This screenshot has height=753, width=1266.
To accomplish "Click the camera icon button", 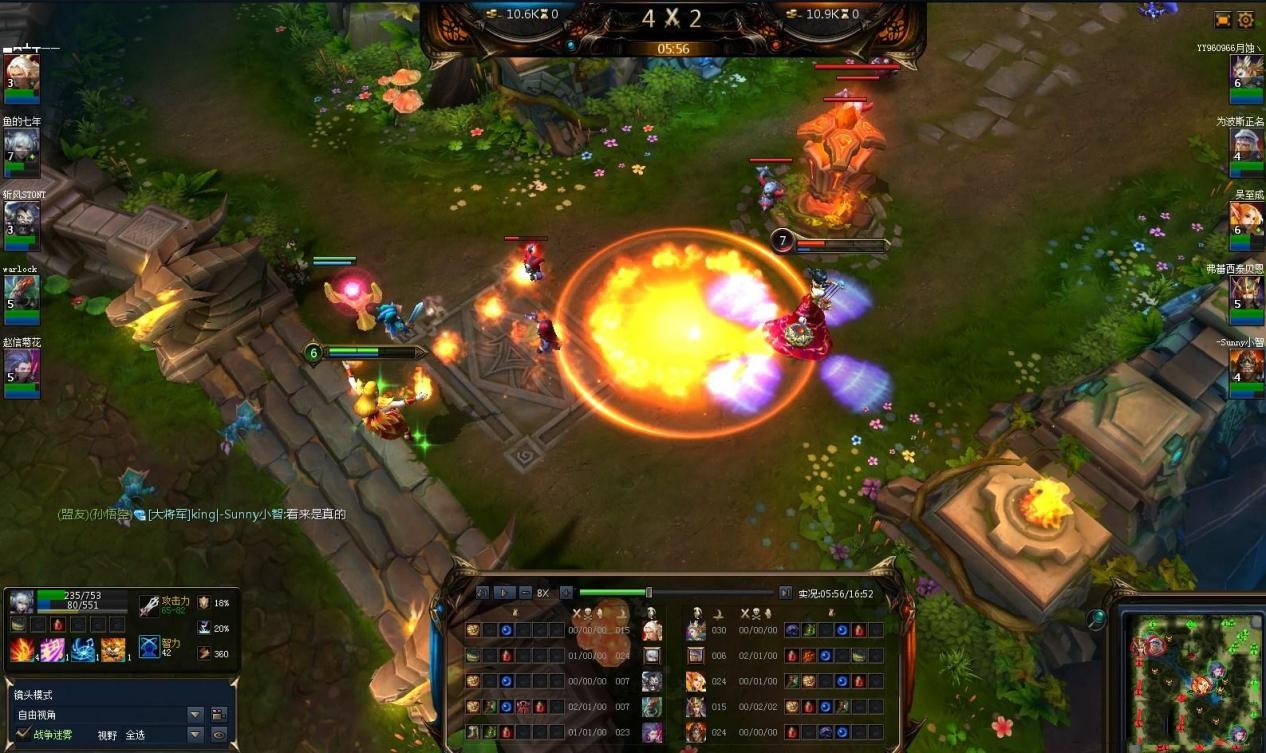I will pyautogui.click(x=219, y=715).
